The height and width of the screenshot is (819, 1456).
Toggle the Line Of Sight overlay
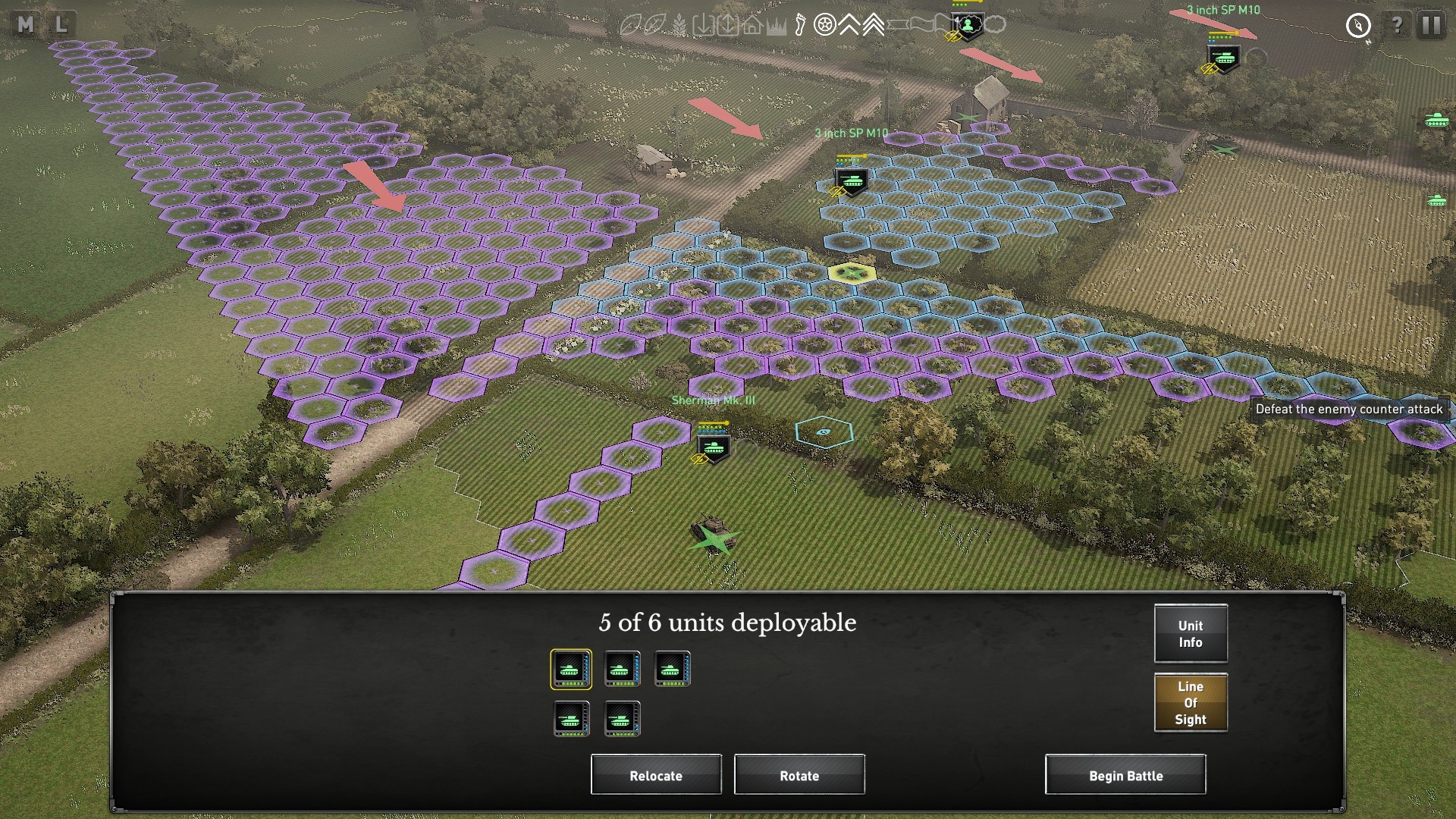1191,702
